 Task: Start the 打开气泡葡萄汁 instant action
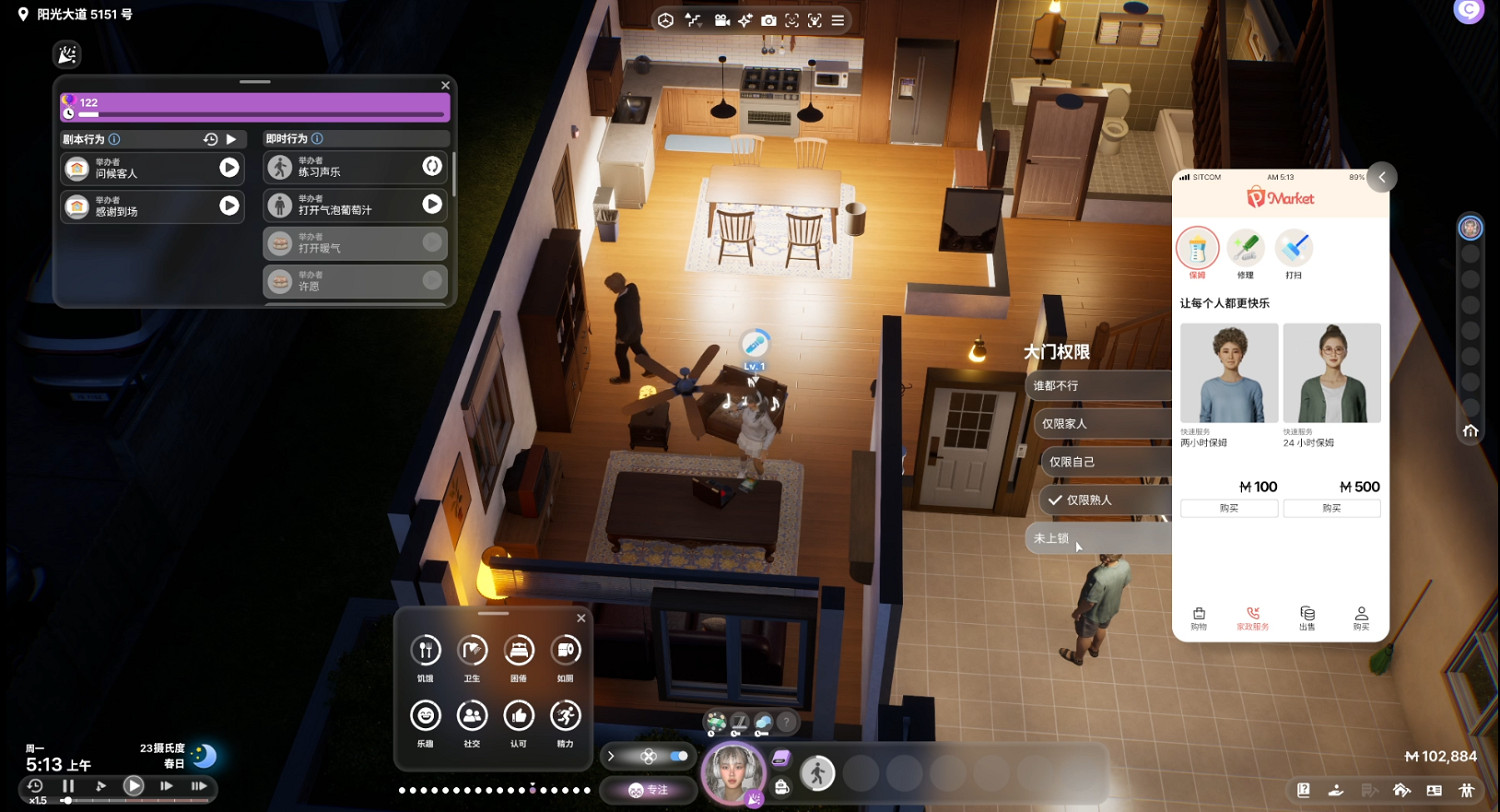432,204
